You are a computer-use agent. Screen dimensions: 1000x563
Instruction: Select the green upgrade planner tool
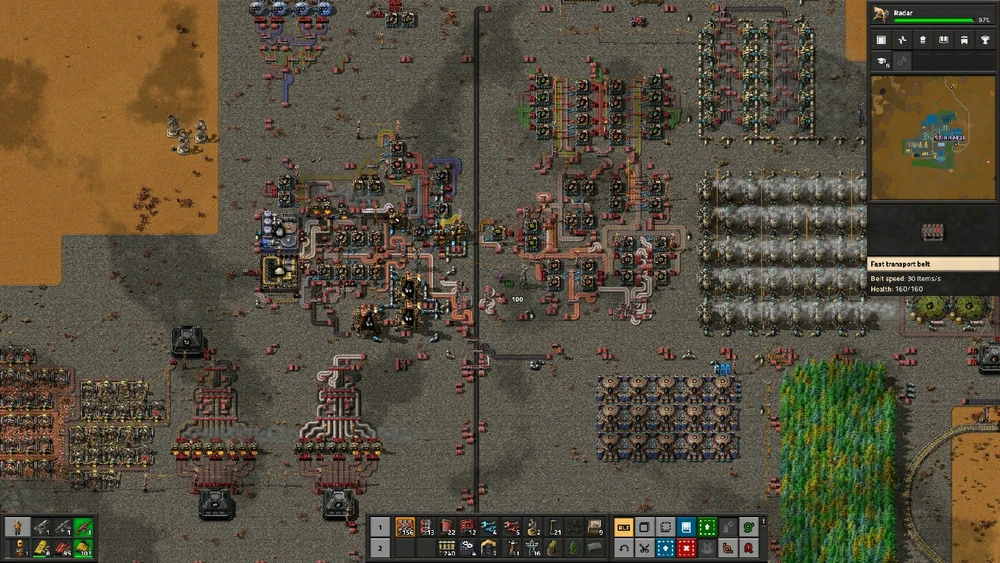(708, 527)
